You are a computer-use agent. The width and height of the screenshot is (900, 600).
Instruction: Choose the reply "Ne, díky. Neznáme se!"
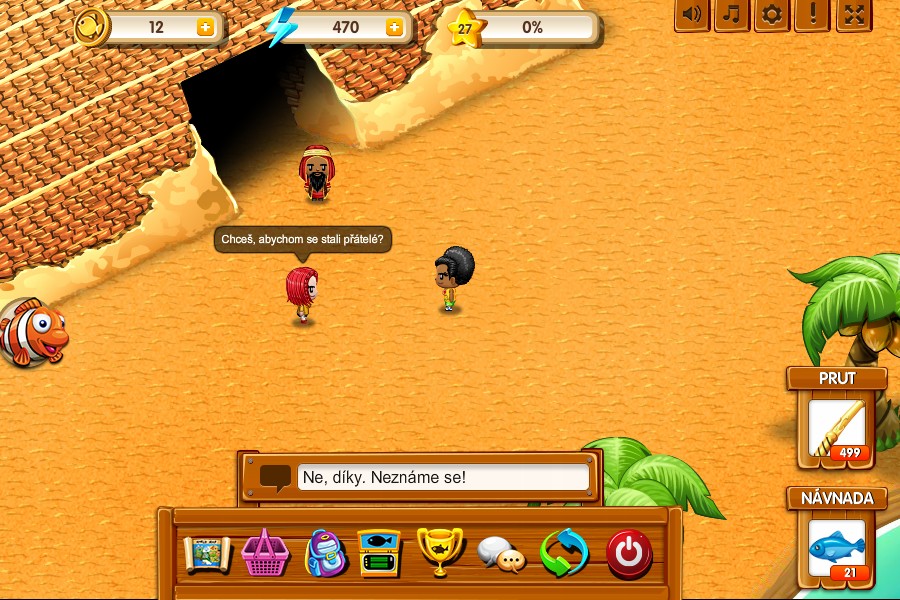[x=443, y=478]
